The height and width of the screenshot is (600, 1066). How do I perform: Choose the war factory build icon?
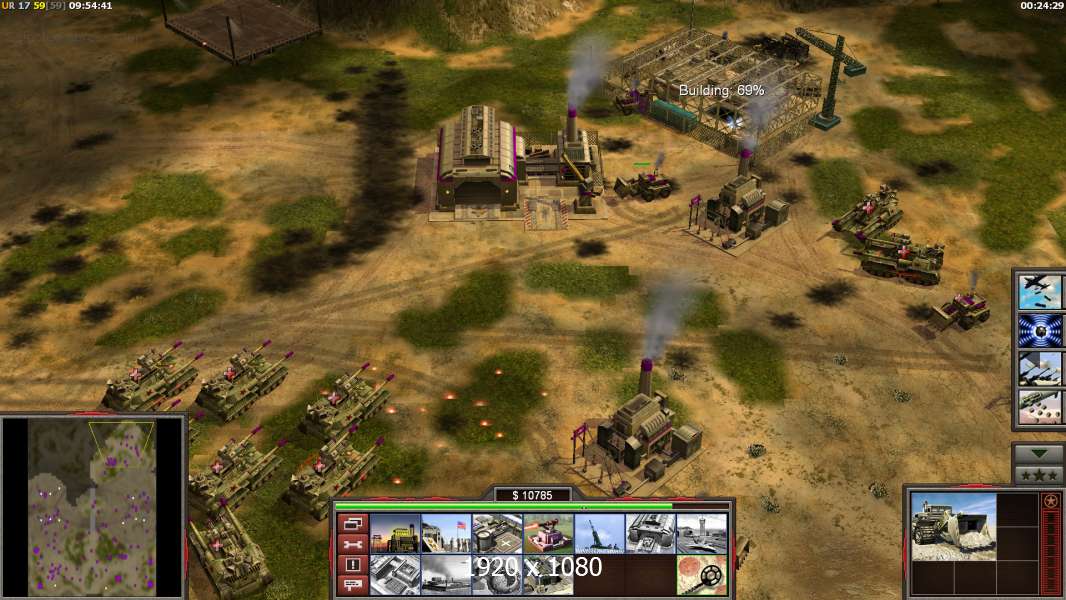coord(651,534)
